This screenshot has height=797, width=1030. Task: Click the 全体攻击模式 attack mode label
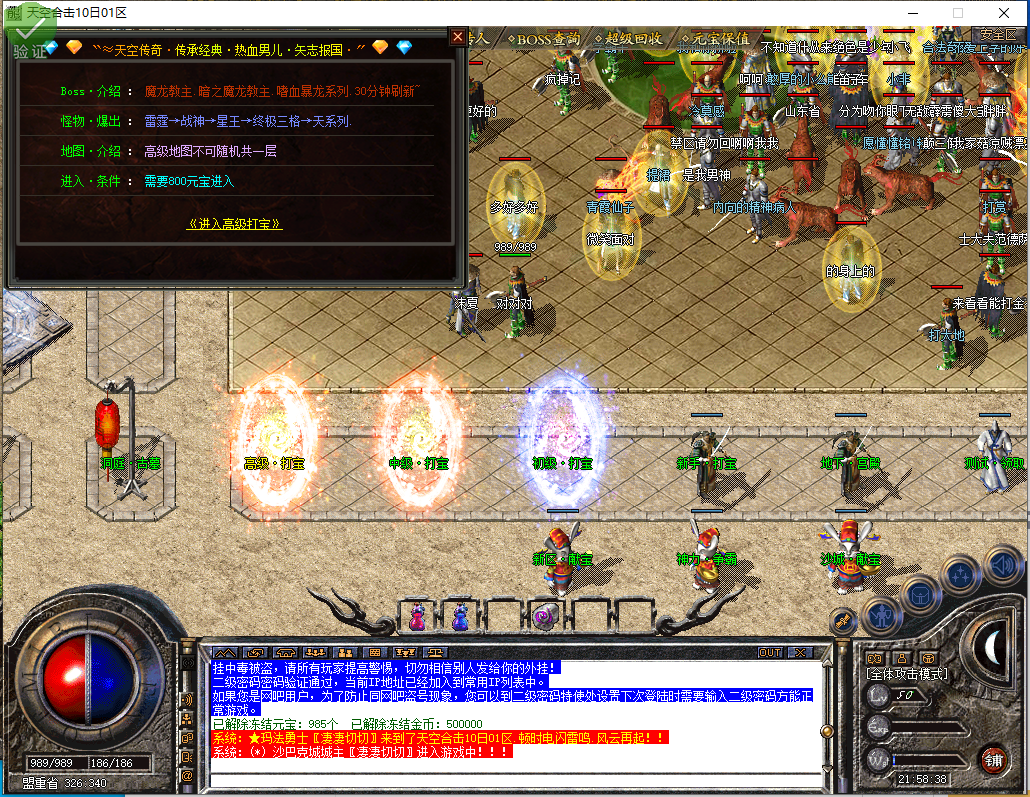(907, 674)
